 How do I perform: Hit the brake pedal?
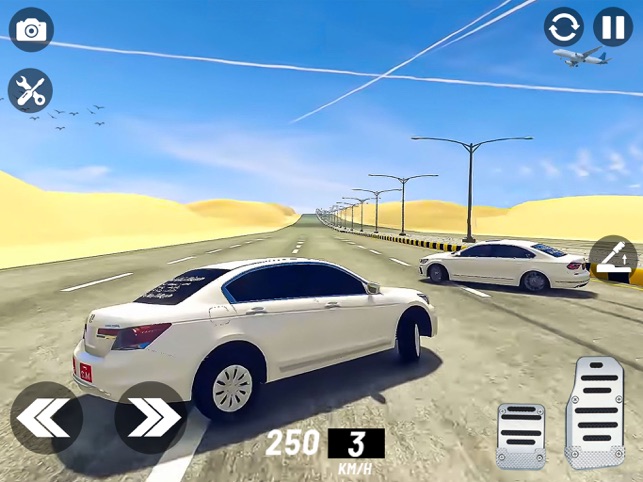[x=520, y=436]
